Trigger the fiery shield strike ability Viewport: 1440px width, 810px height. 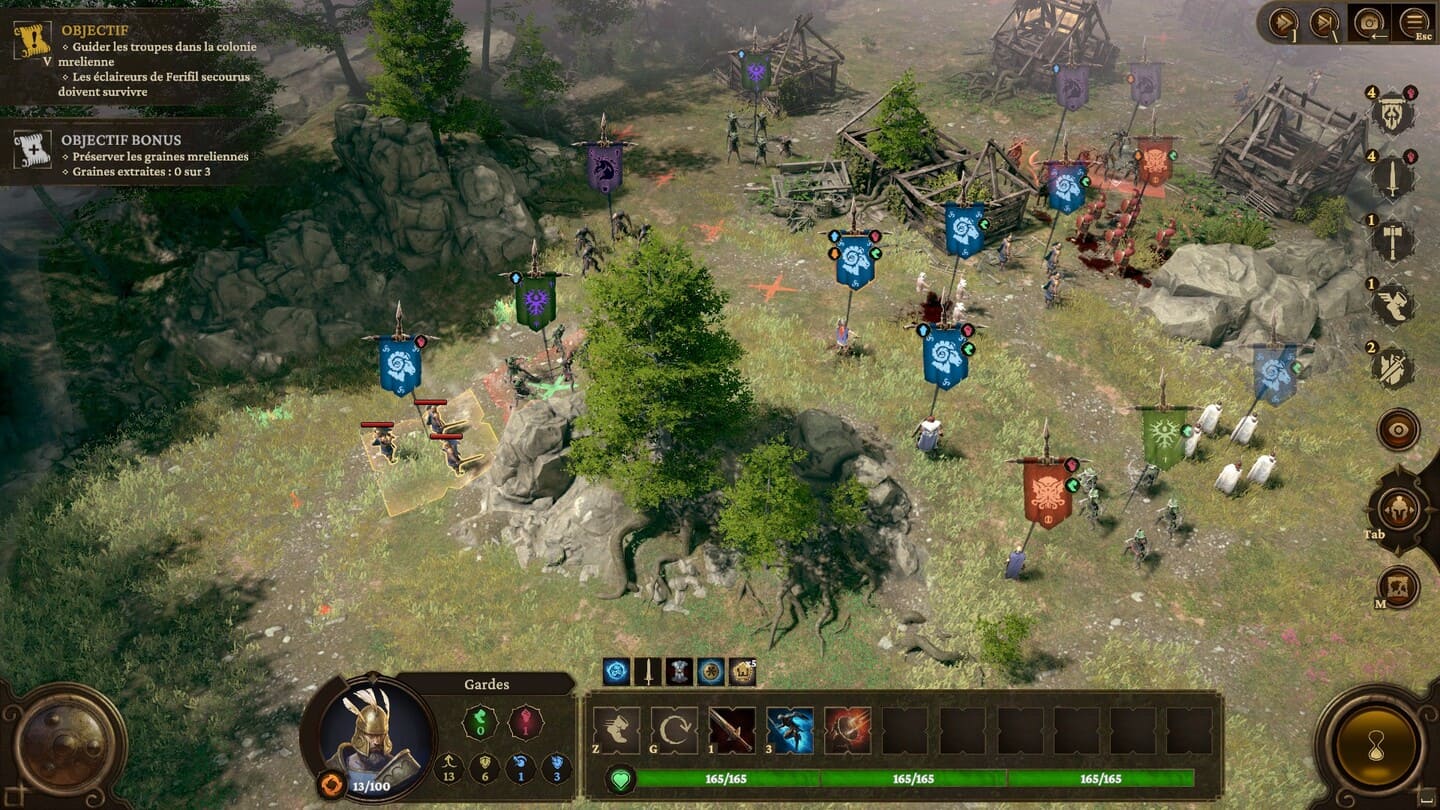[x=847, y=730]
